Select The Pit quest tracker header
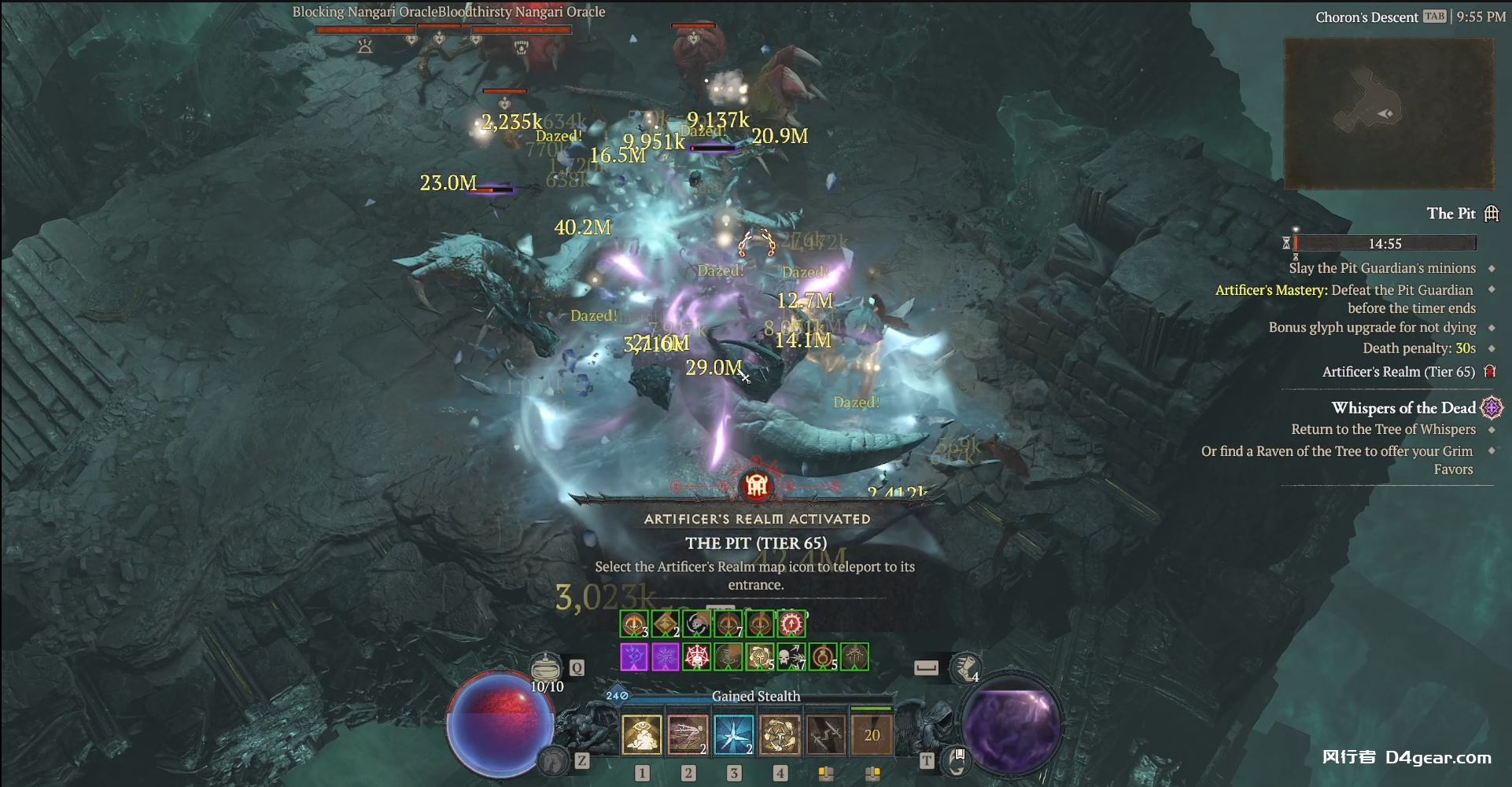 click(x=1451, y=213)
